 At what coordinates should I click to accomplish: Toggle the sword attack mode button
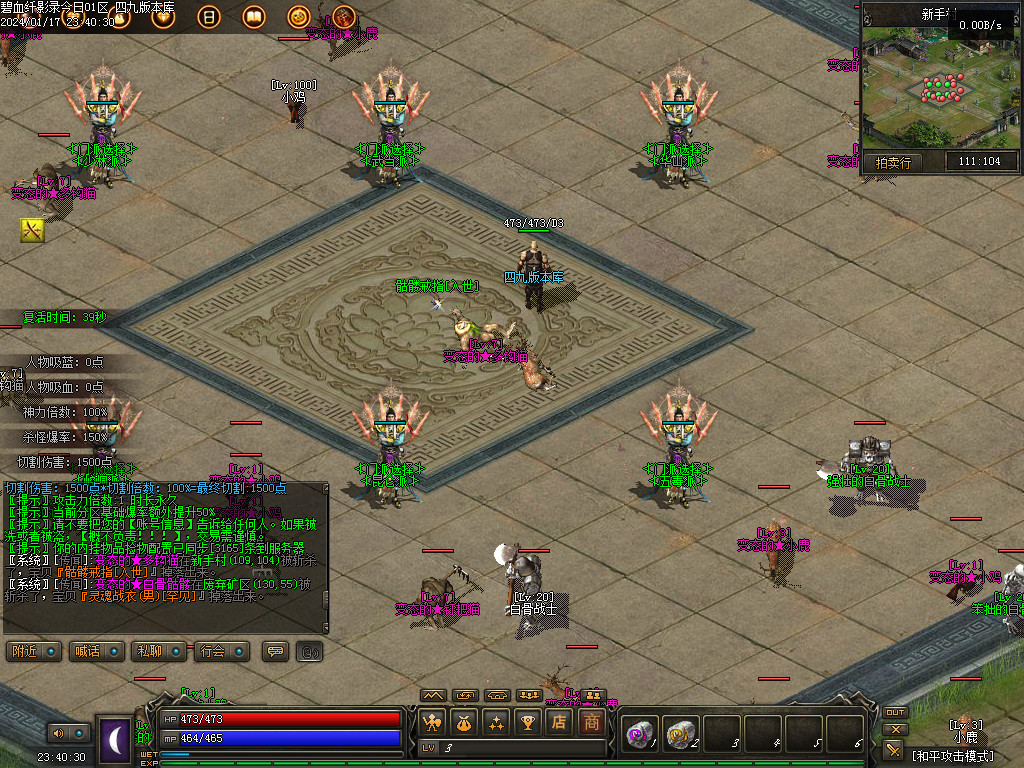(x=894, y=749)
